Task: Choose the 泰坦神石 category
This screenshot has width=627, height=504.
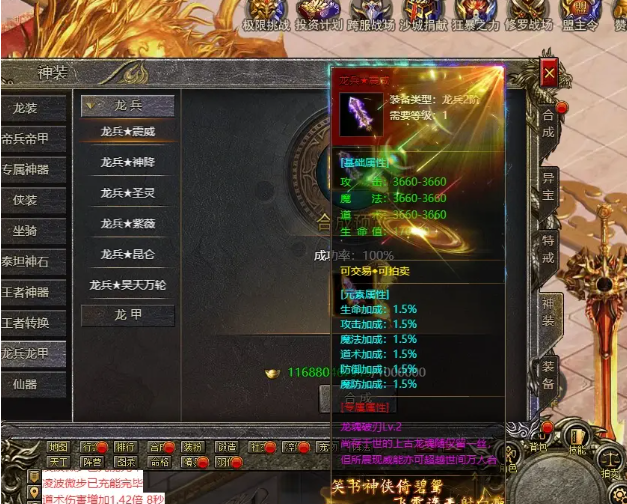Action: click(28, 262)
